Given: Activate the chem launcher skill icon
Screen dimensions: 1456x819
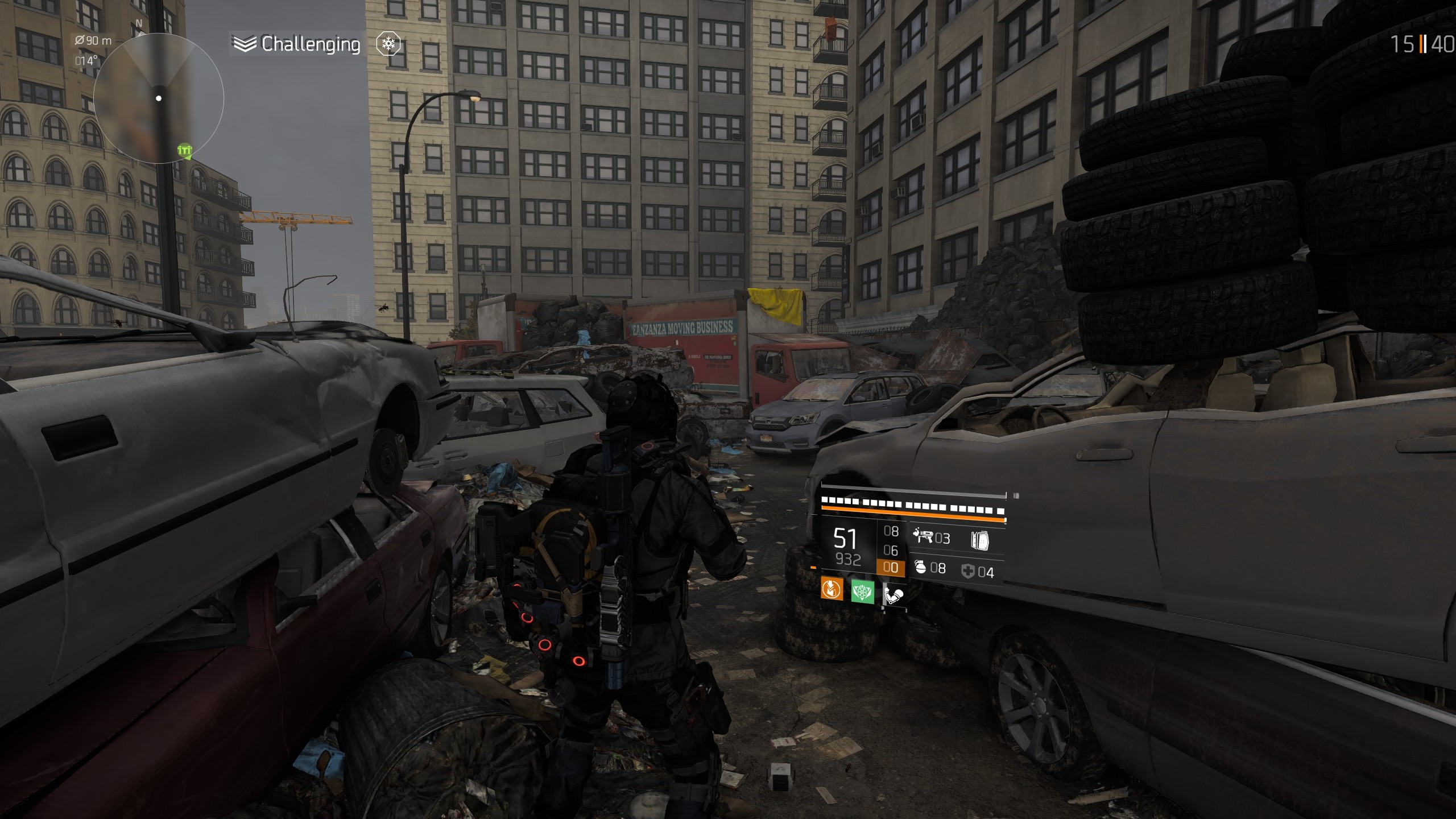Looking at the screenshot, I should click(923, 536).
